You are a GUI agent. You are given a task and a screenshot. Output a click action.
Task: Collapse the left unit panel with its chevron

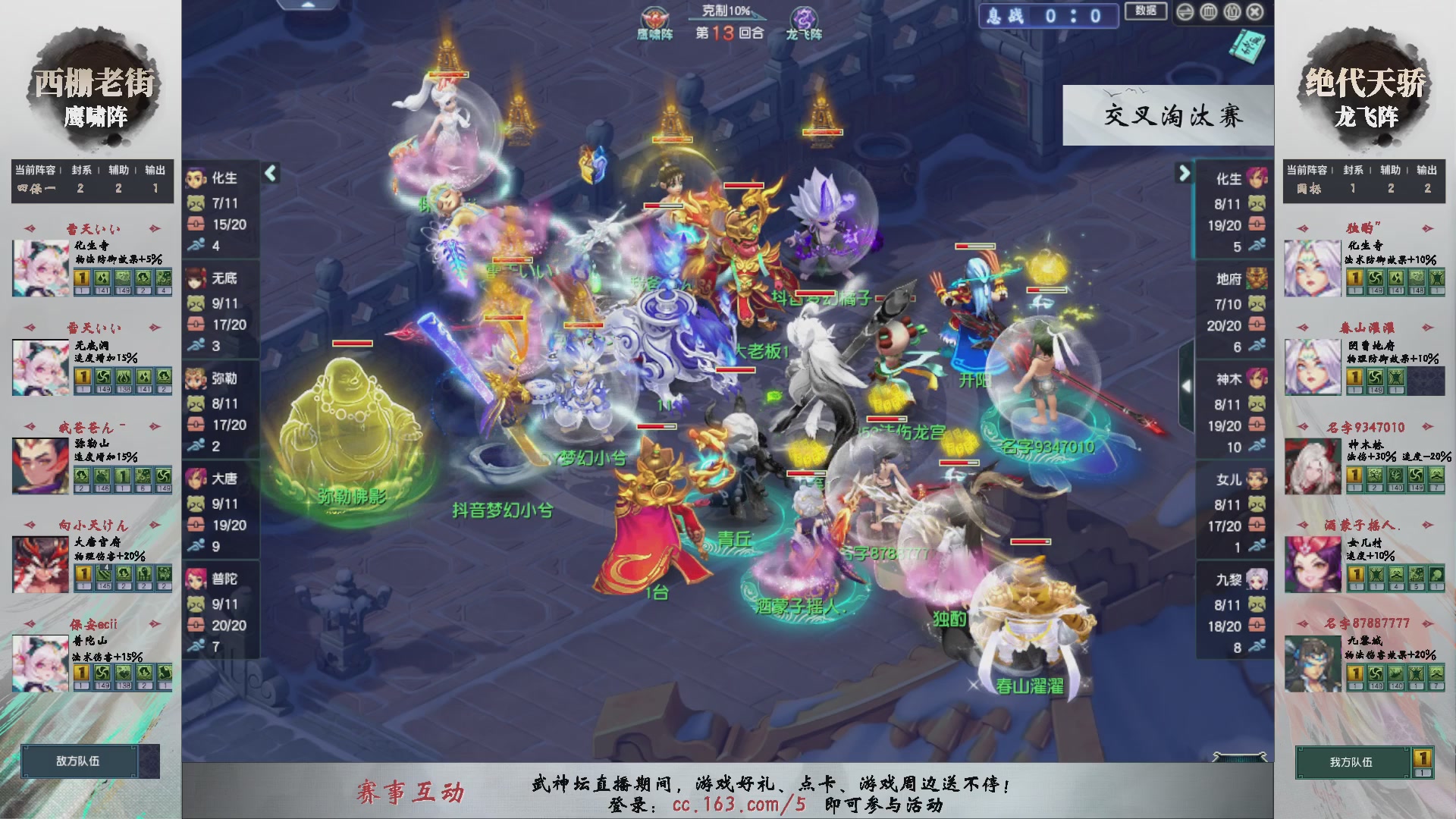click(269, 173)
